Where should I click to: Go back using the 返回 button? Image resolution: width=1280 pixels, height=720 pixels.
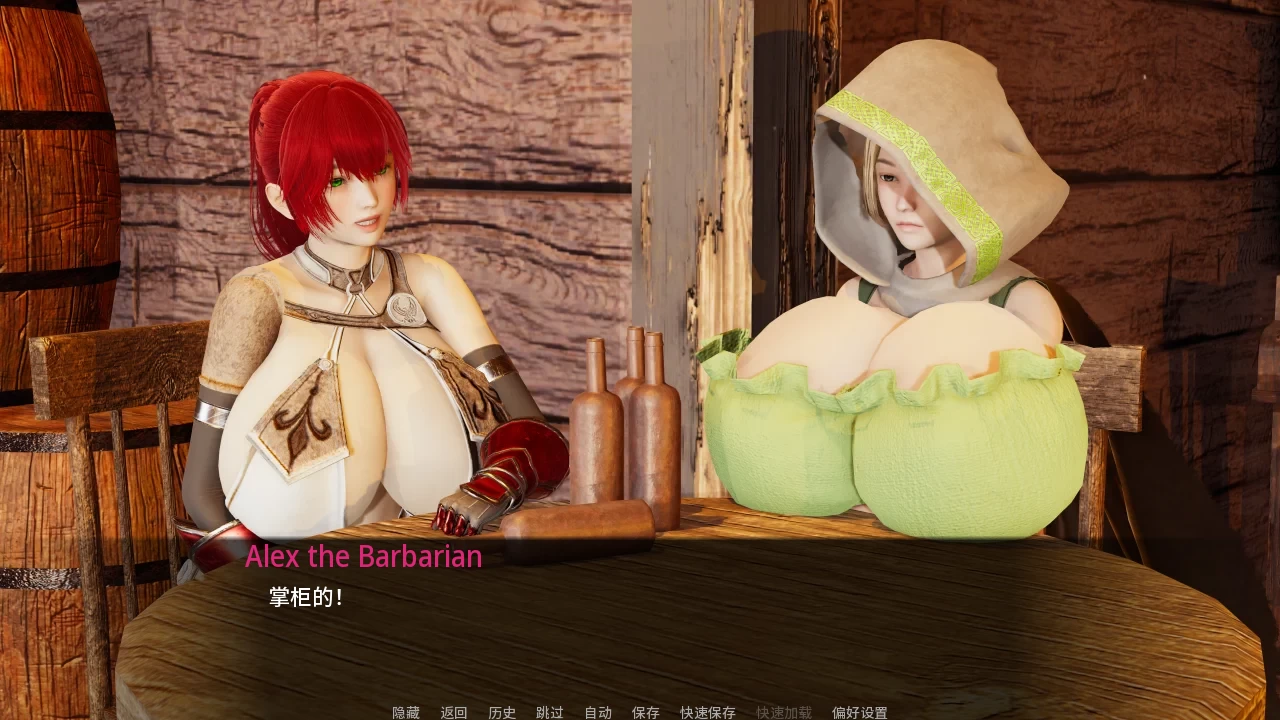(454, 712)
